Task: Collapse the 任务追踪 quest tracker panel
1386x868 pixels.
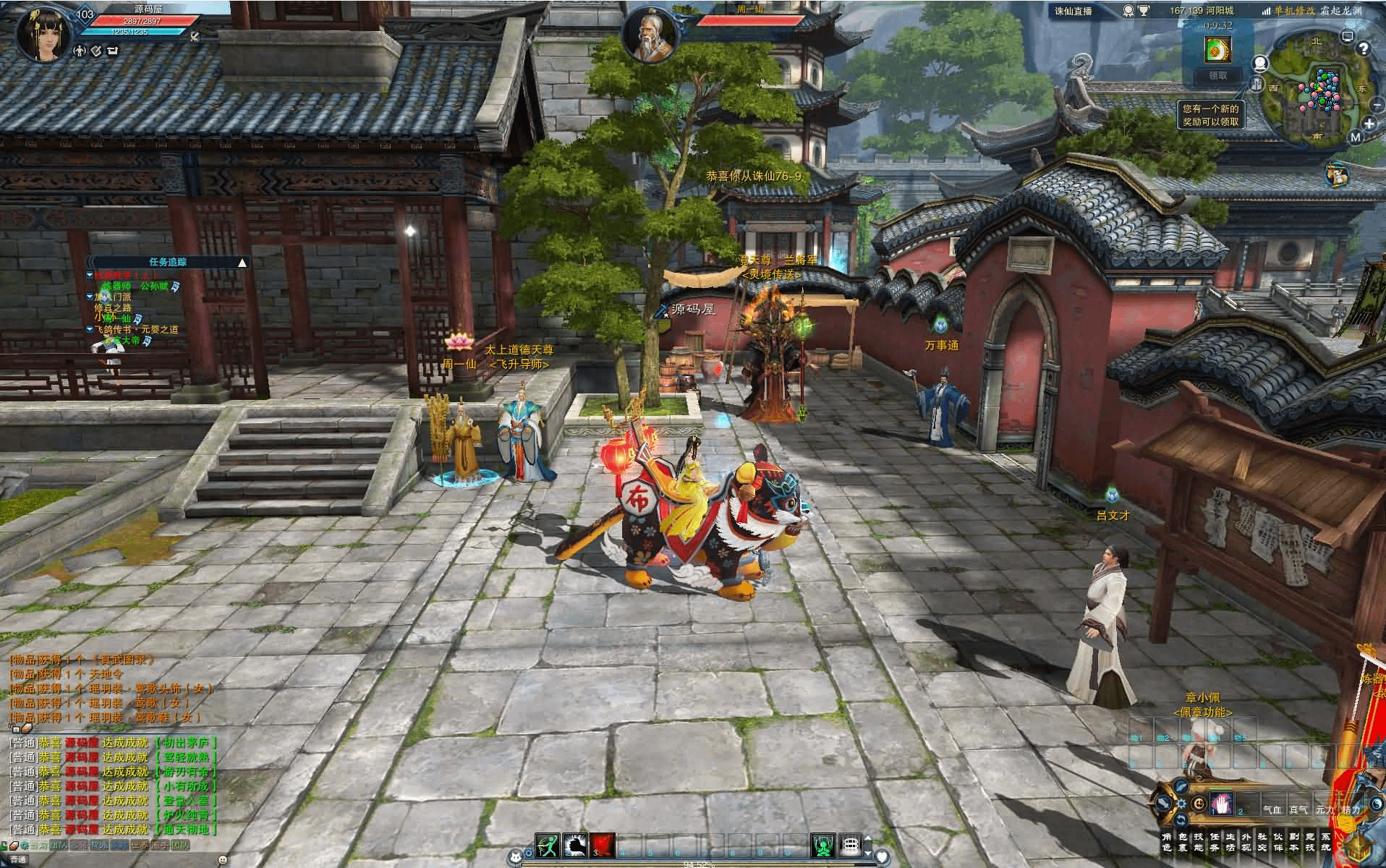Action: (242, 262)
